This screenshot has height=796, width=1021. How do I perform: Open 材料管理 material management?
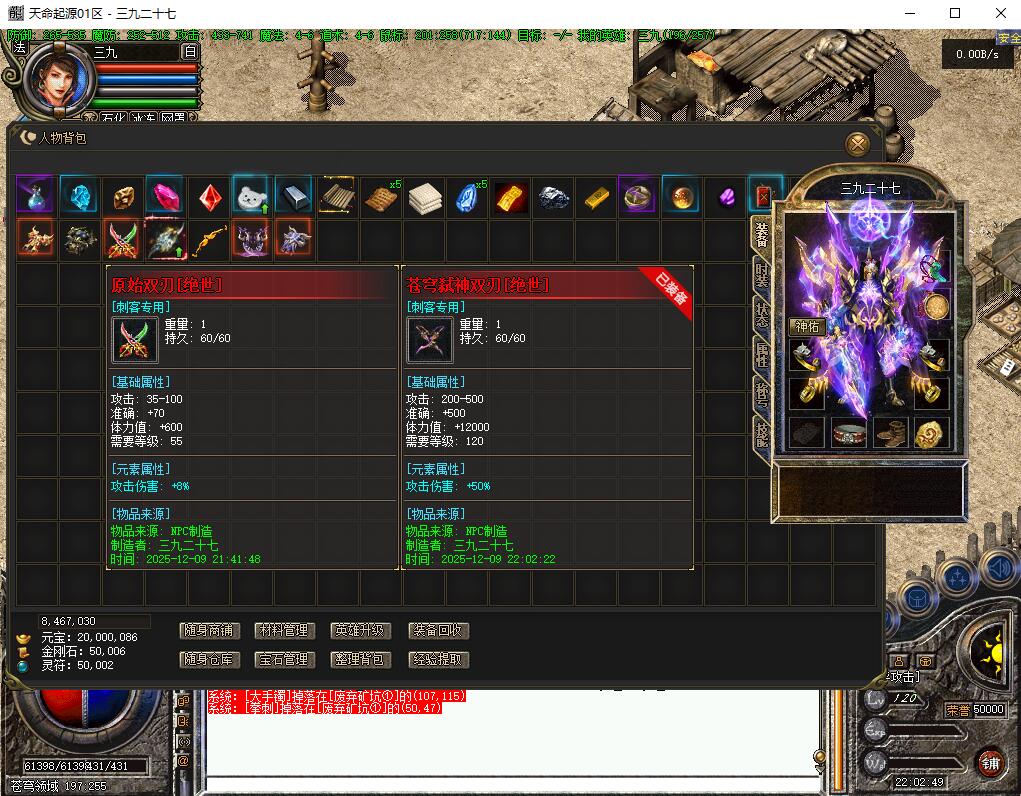click(284, 631)
